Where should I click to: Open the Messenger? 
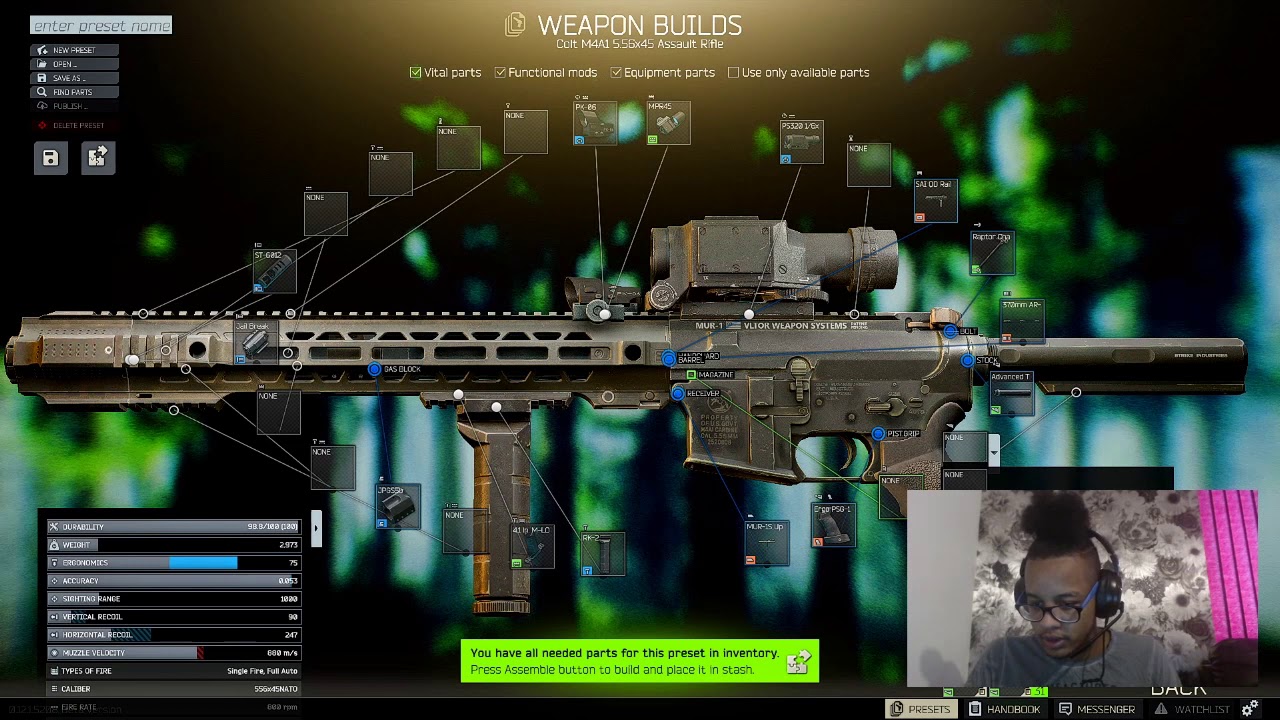[1096, 709]
